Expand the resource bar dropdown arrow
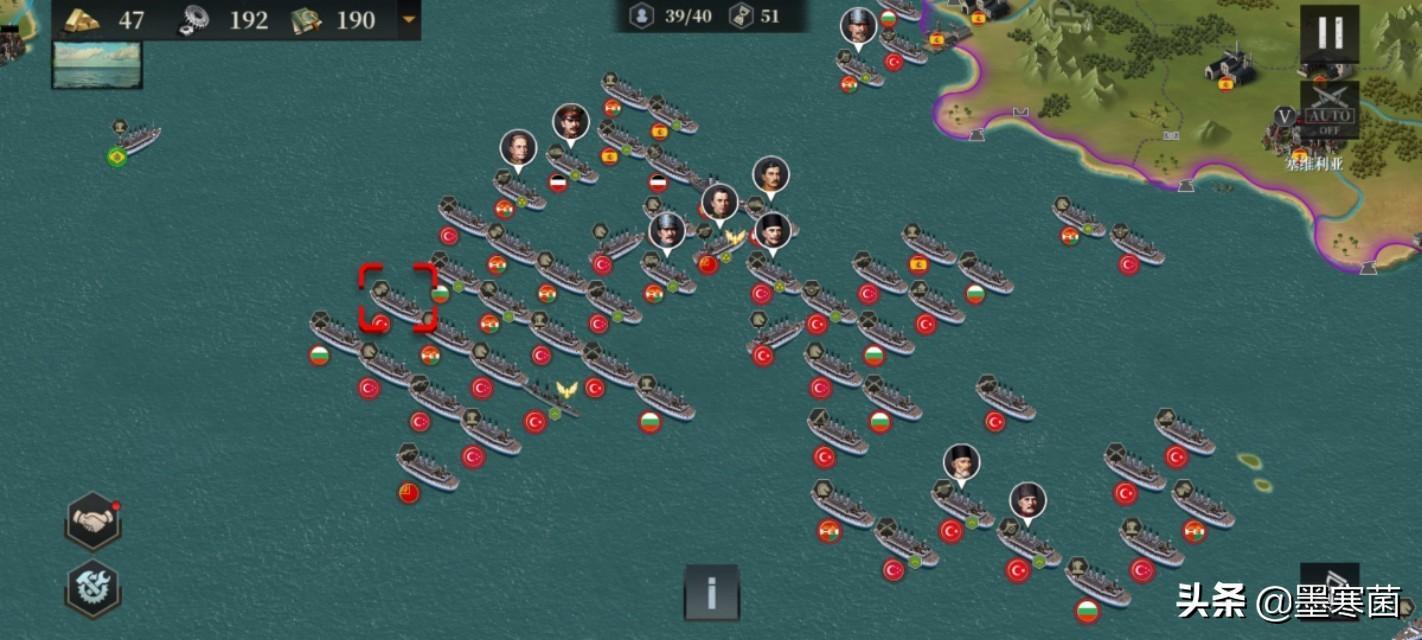This screenshot has width=1422, height=640. click(x=408, y=20)
